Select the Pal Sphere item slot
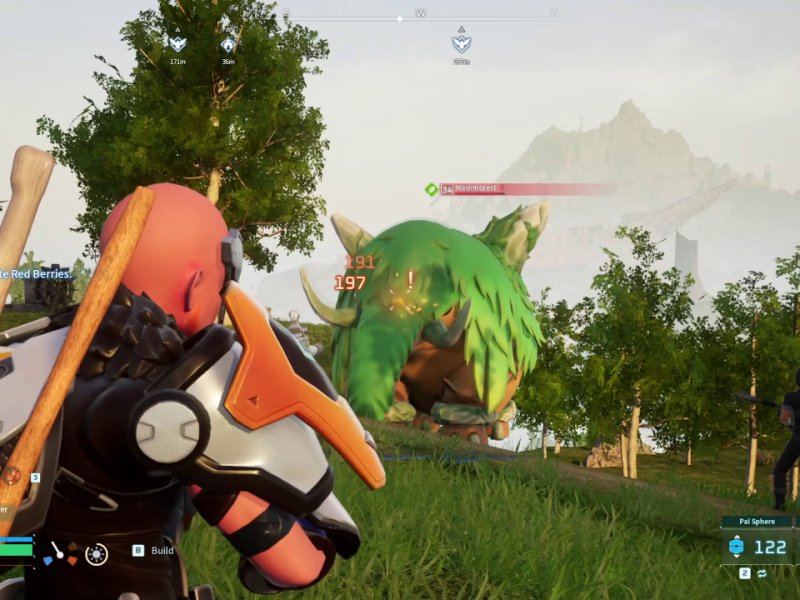The width and height of the screenshot is (800, 600). [x=757, y=546]
